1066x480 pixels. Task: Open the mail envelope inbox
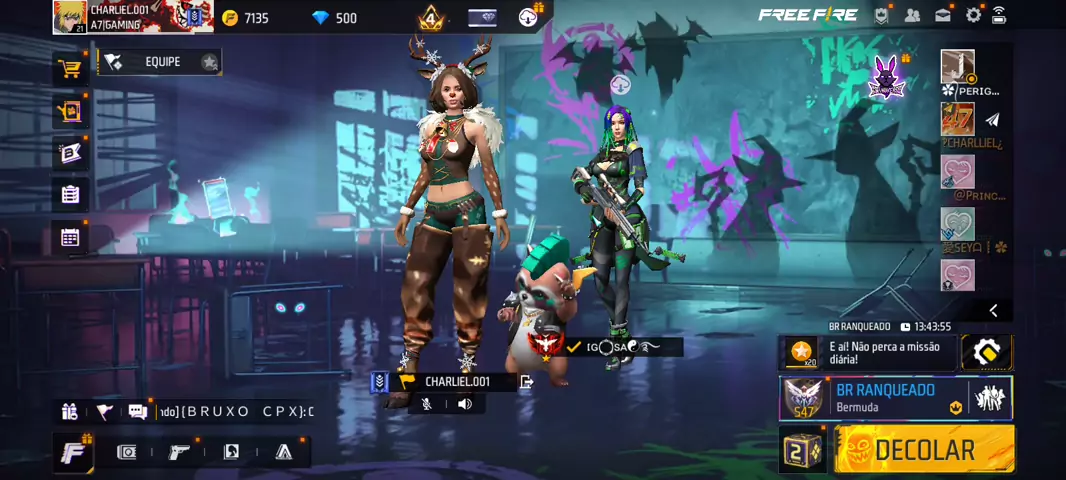pyautogui.click(x=943, y=15)
